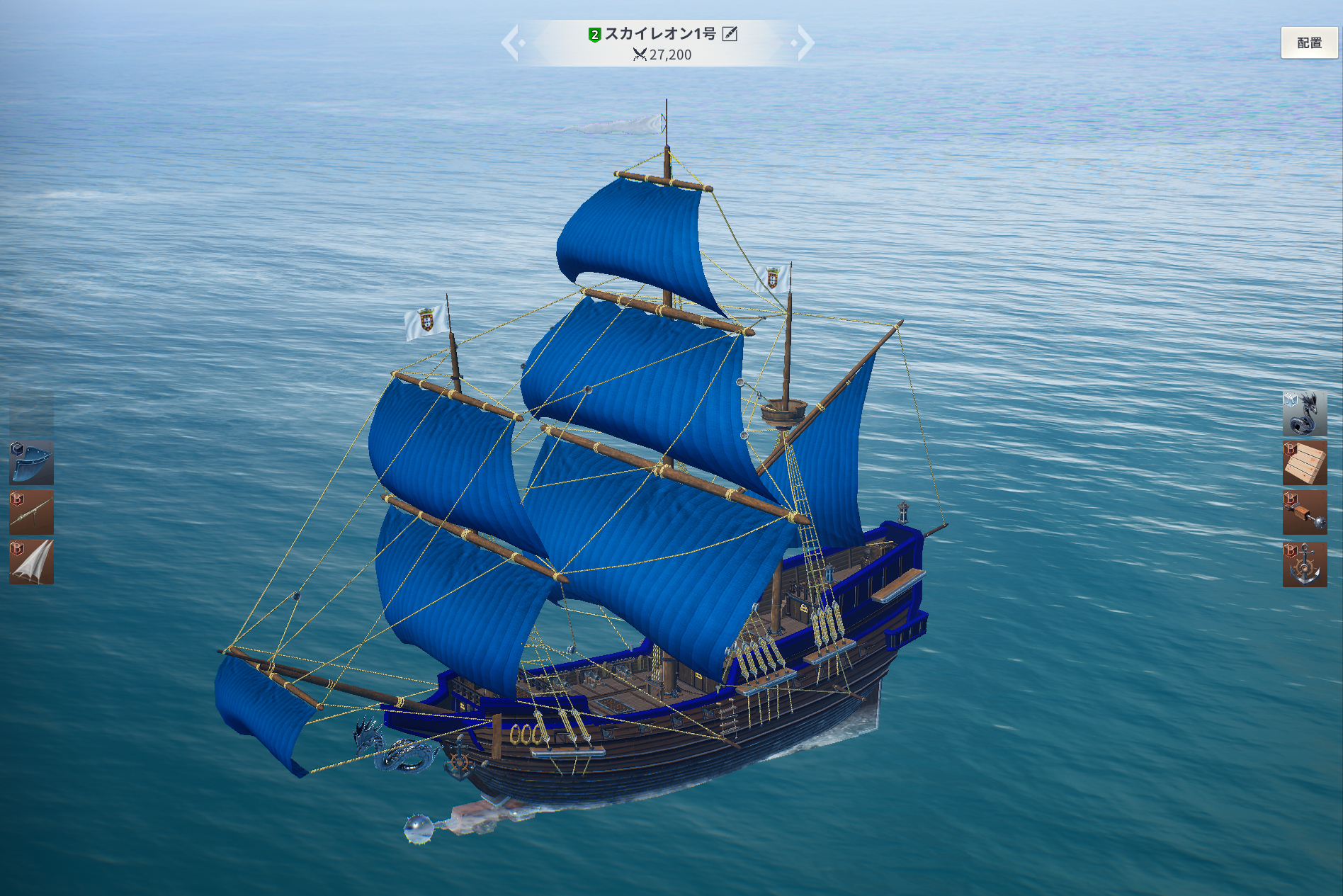Select the wooden planks equipment slot
The height and width of the screenshot is (896, 1343).
1304,463
